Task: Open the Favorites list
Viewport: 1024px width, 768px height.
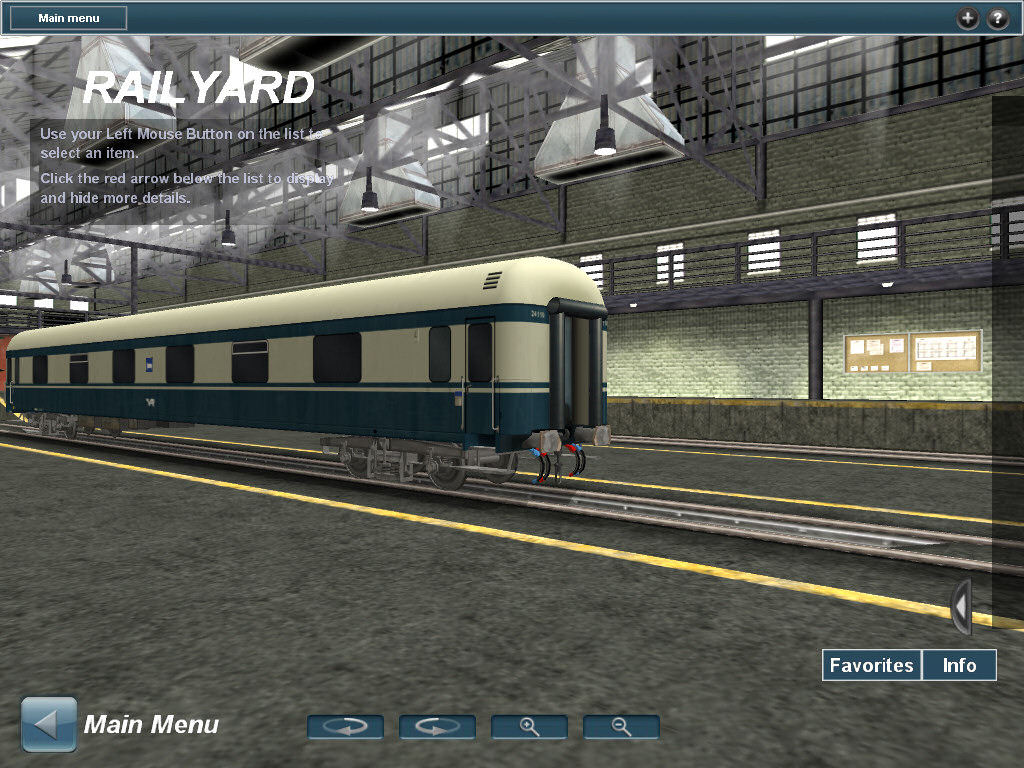Action: (871, 665)
